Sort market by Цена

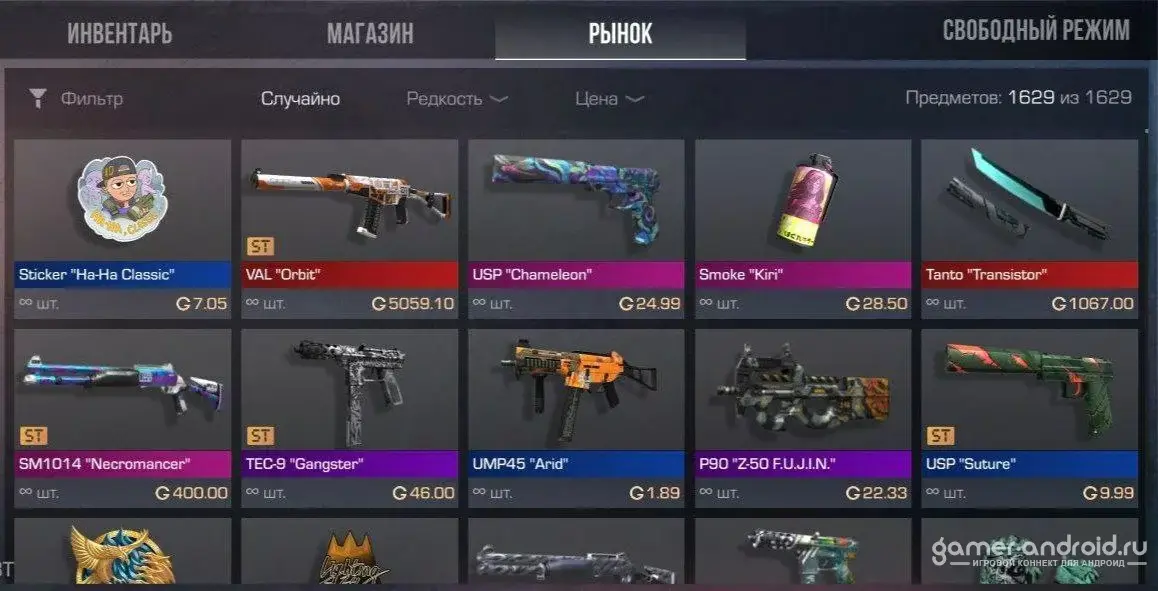609,99
